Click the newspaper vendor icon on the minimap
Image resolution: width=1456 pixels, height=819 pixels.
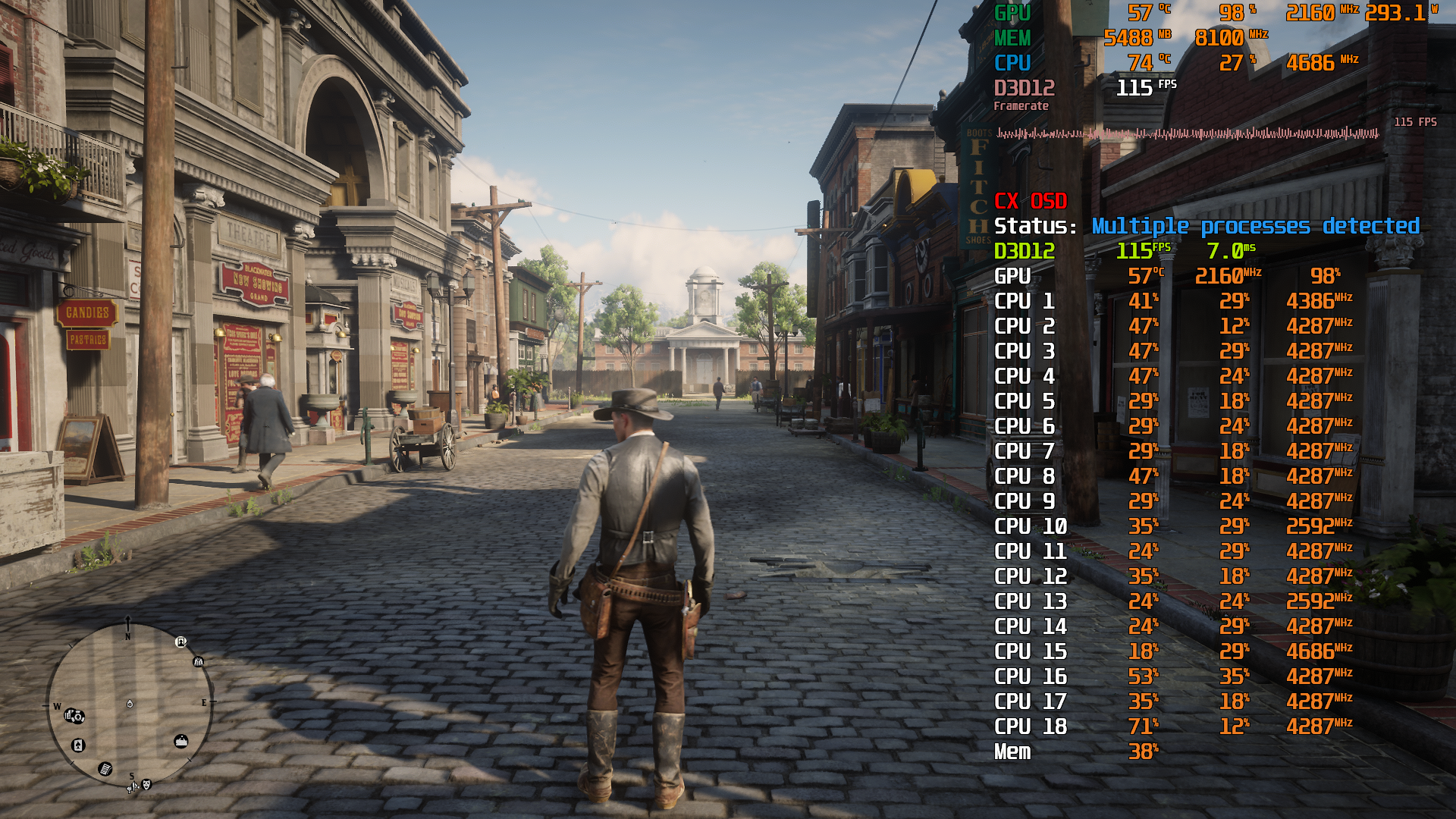tap(105, 769)
